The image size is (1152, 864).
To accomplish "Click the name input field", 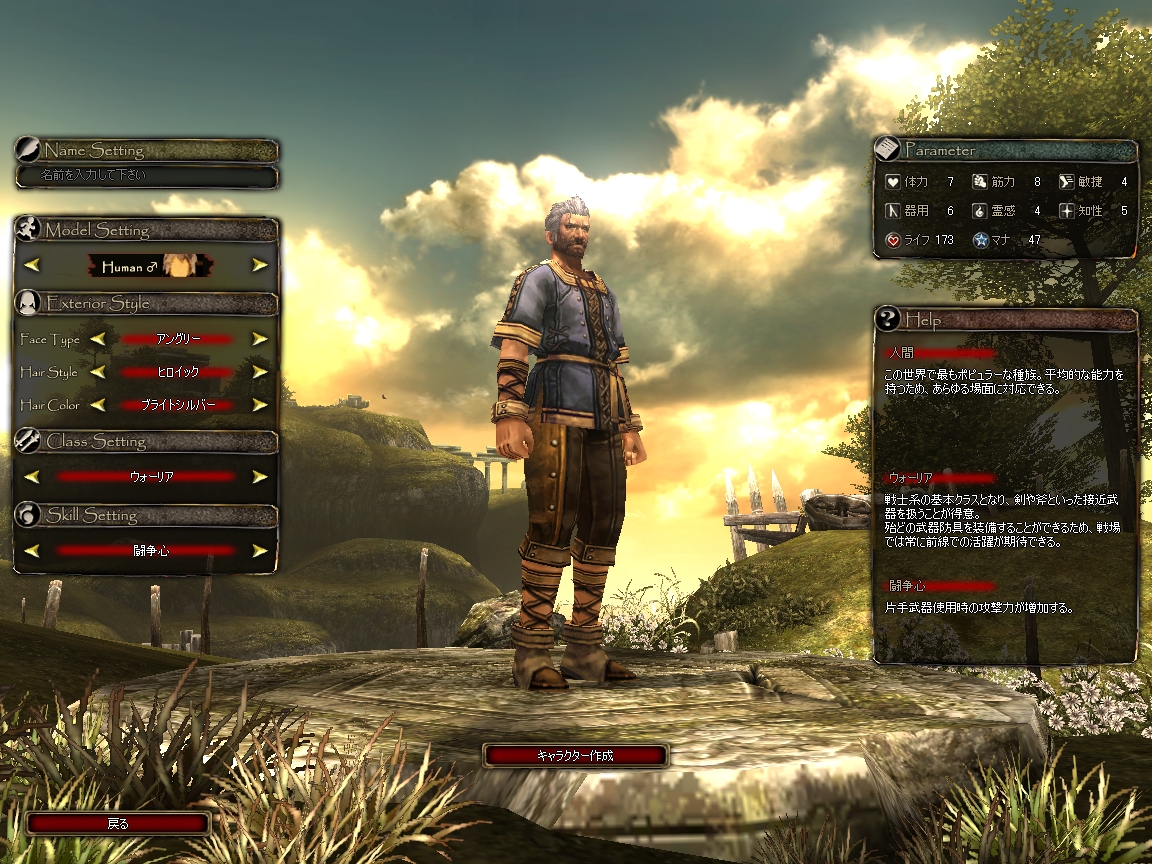I will [146, 176].
